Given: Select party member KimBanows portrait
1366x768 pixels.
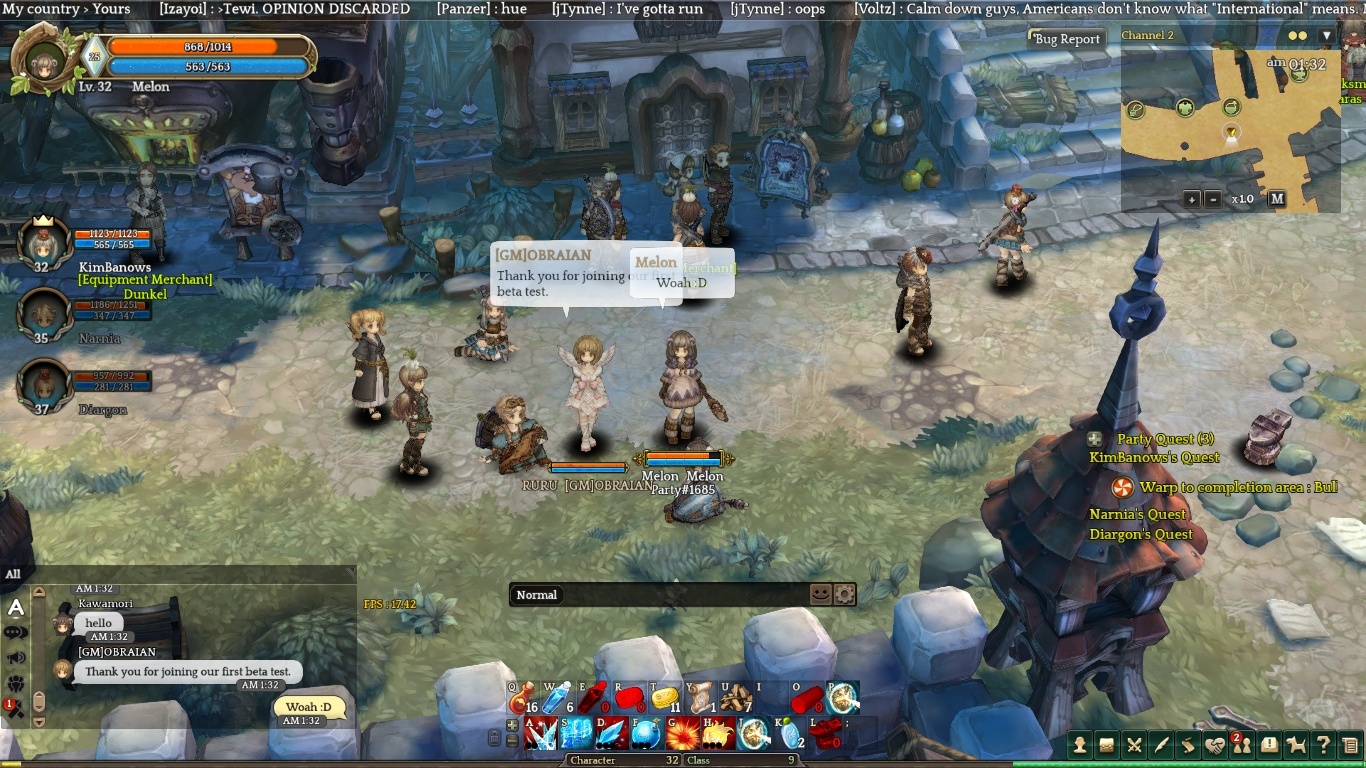Looking at the screenshot, I should point(42,243).
